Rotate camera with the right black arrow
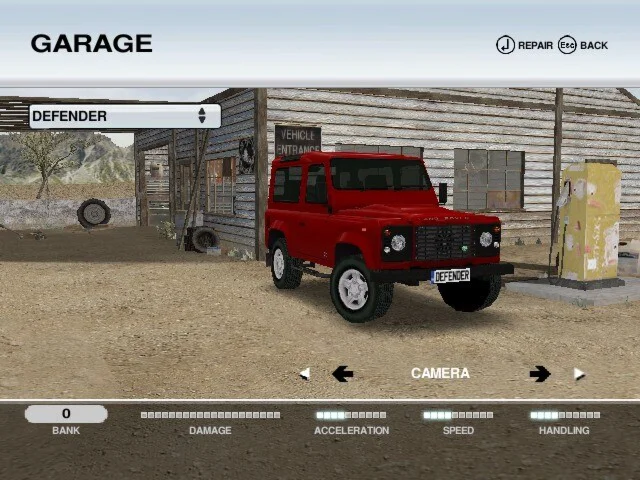The height and width of the screenshot is (480, 640). click(540, 373)
